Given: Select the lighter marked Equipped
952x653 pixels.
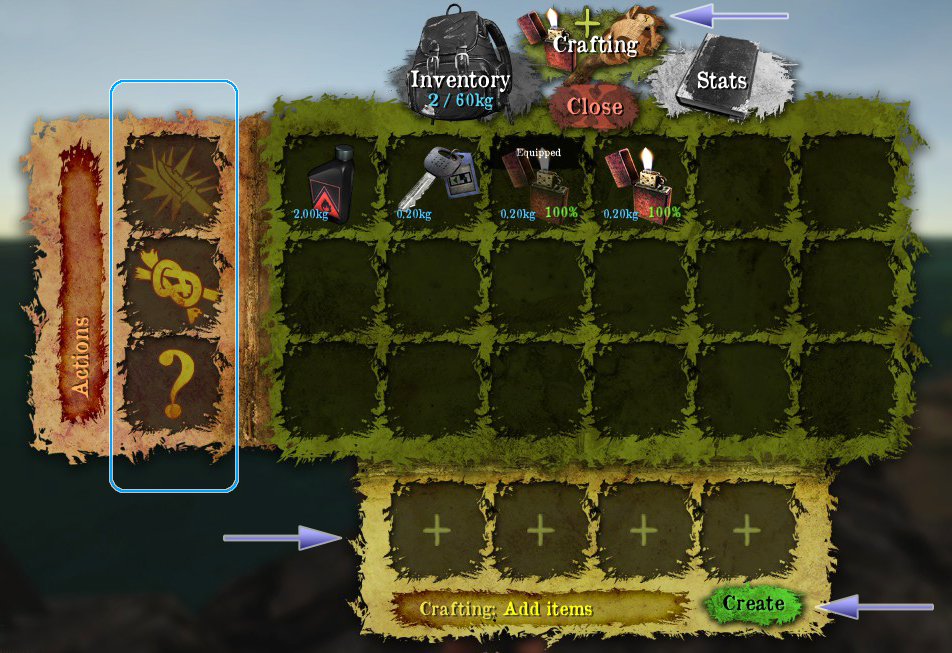Looking at the screenshot, I should click(537, 185).
